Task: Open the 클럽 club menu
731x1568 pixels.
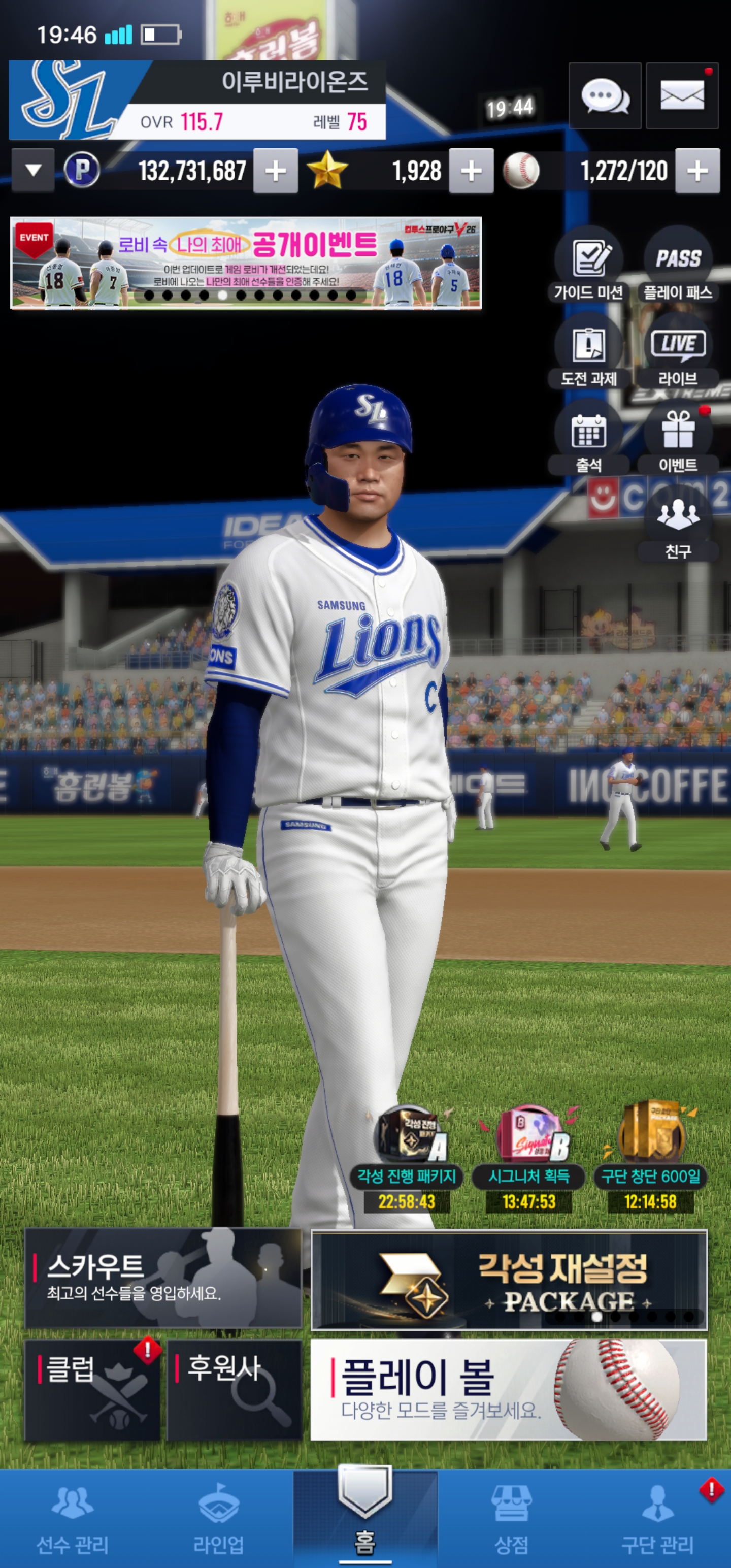Action: [92, 1390]
